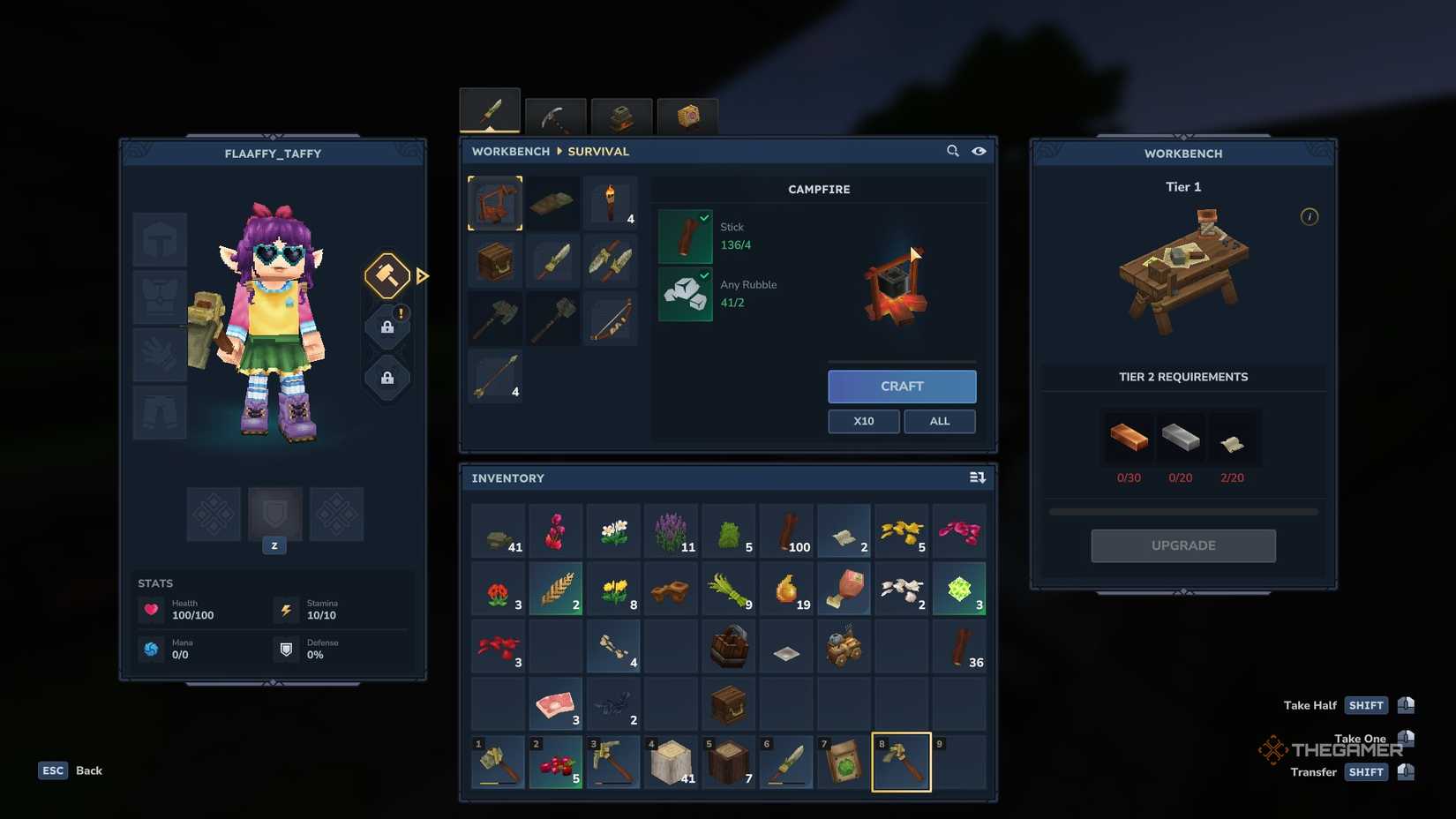
Task: Click the Survival breadcrumb entry
Action: (599, 151)
